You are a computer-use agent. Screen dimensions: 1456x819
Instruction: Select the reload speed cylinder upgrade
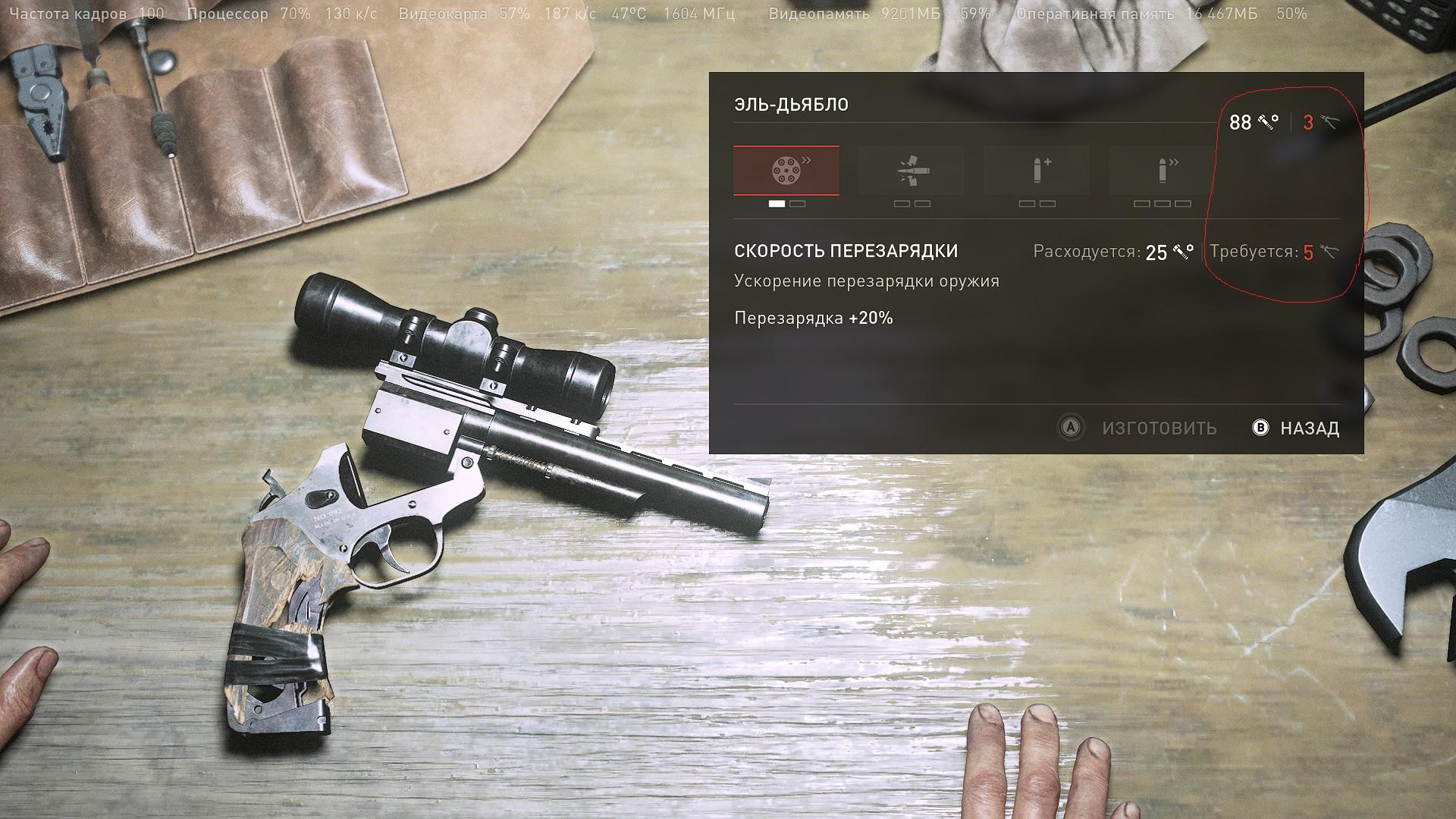(786, 171)
